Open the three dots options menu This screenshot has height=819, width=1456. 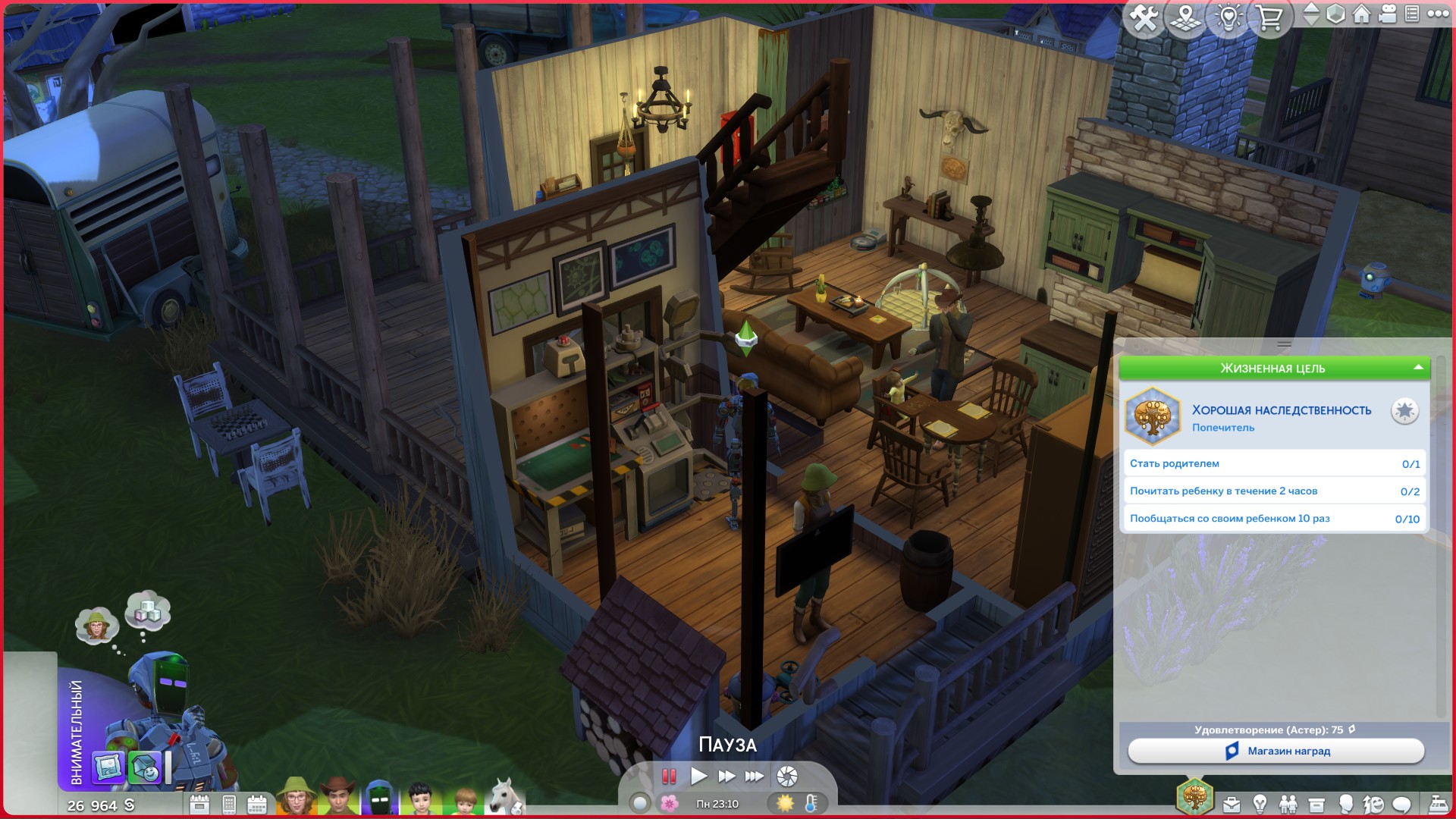[x=1438, y=14]
